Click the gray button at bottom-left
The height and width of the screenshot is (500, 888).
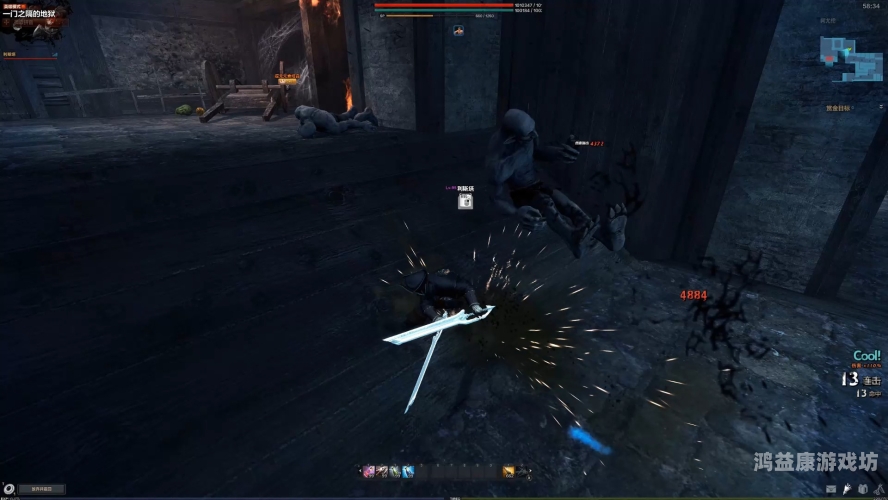pyautogui.click(x=42, y=489)
